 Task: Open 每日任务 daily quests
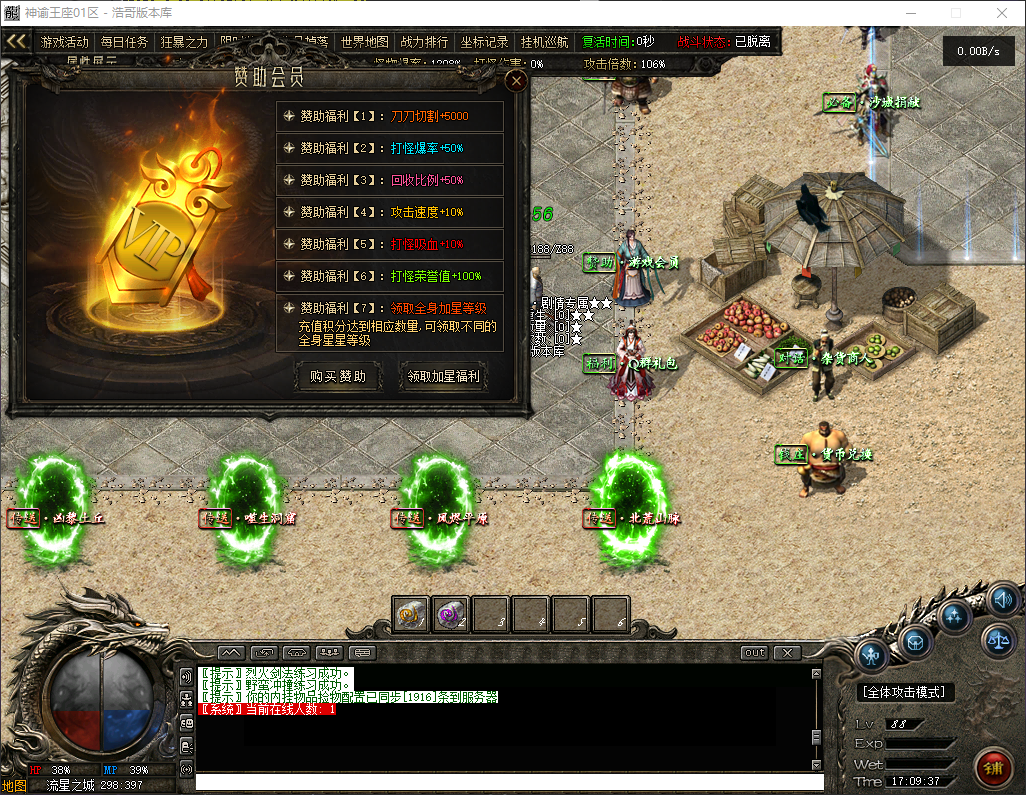pos(124,42)
